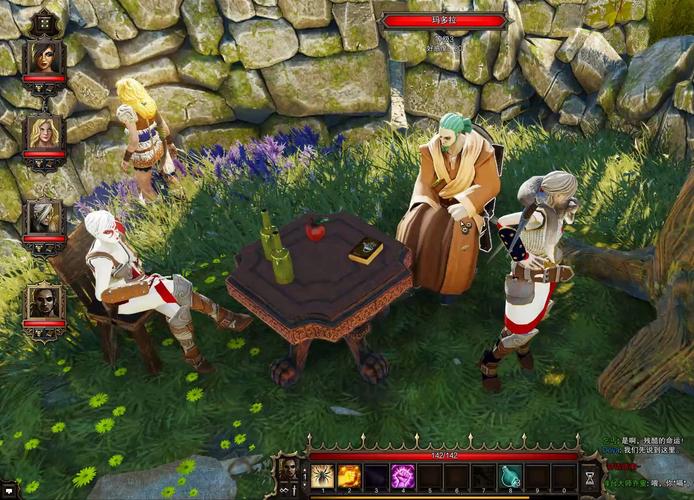Use the teal potion in hotbar

[511, 476]
